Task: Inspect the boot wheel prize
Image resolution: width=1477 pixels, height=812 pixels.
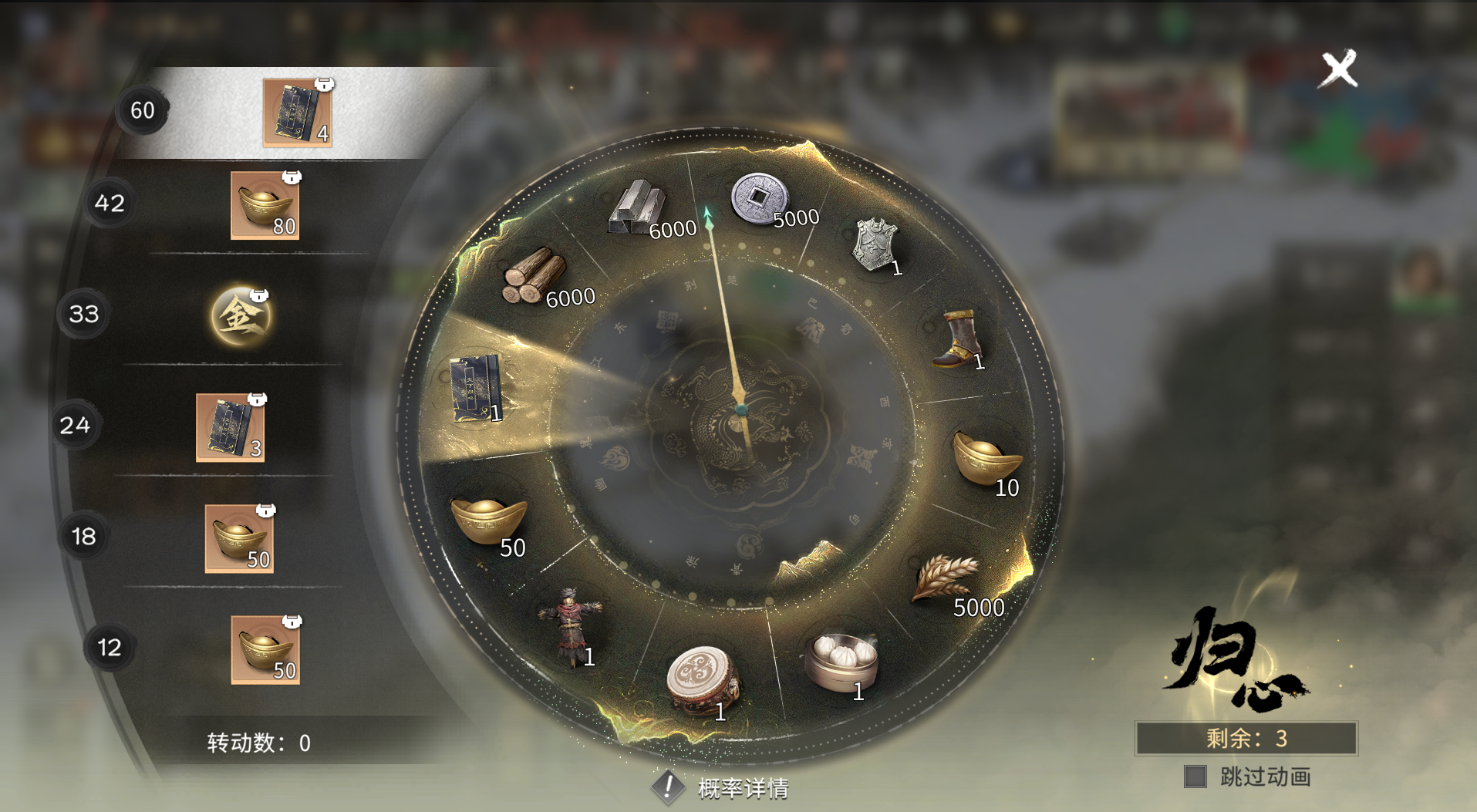Action: click(958, 339)
